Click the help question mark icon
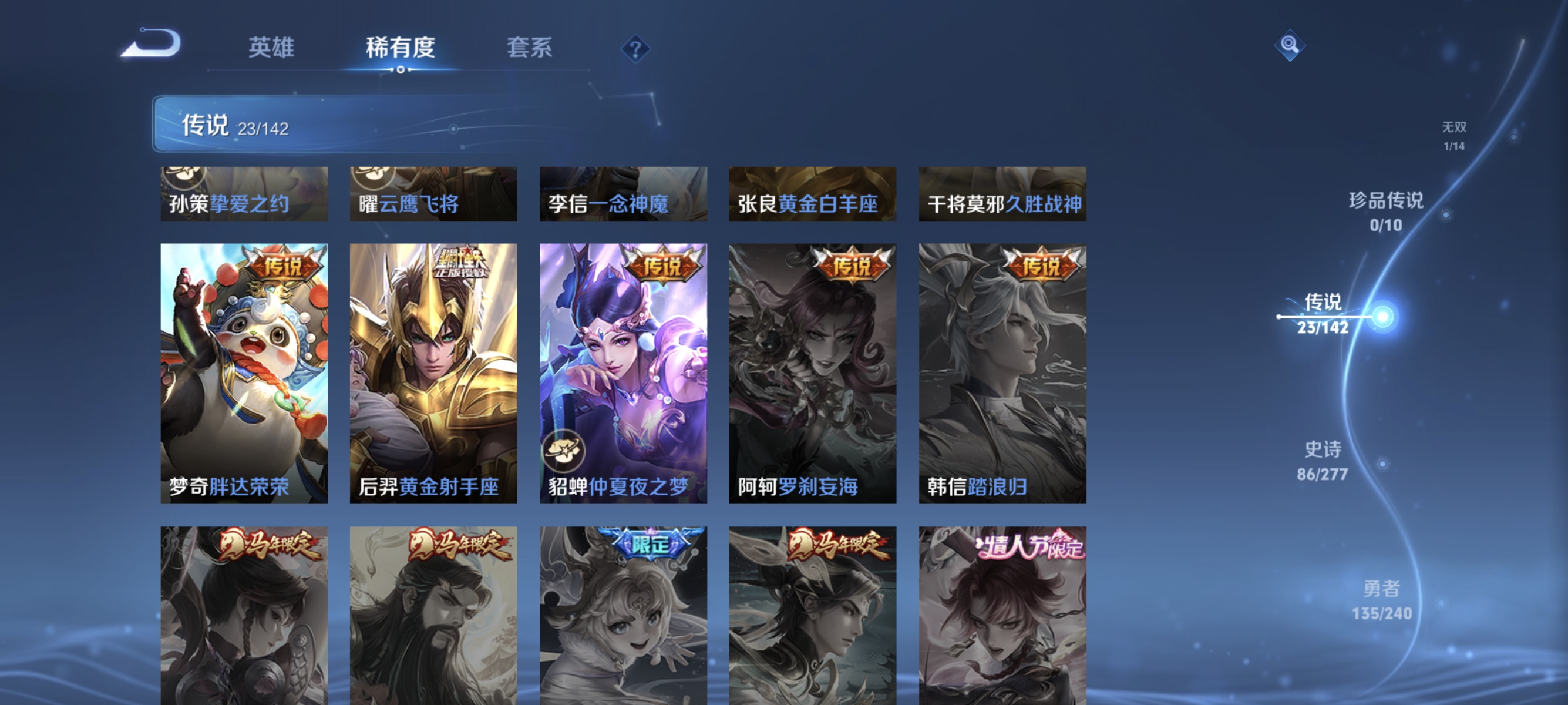Image resolution: width=1568 pixels, height=705 pixels. tap(635, 48)
